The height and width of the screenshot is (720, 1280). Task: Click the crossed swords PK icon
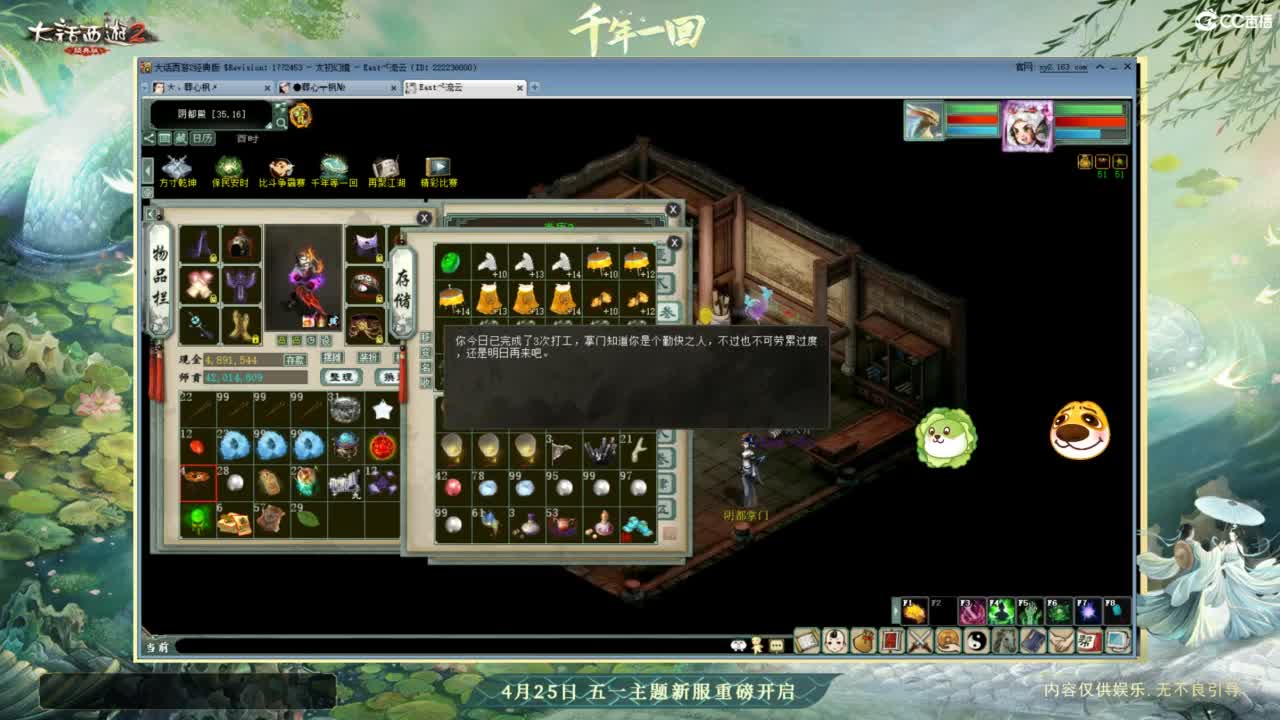920,641
